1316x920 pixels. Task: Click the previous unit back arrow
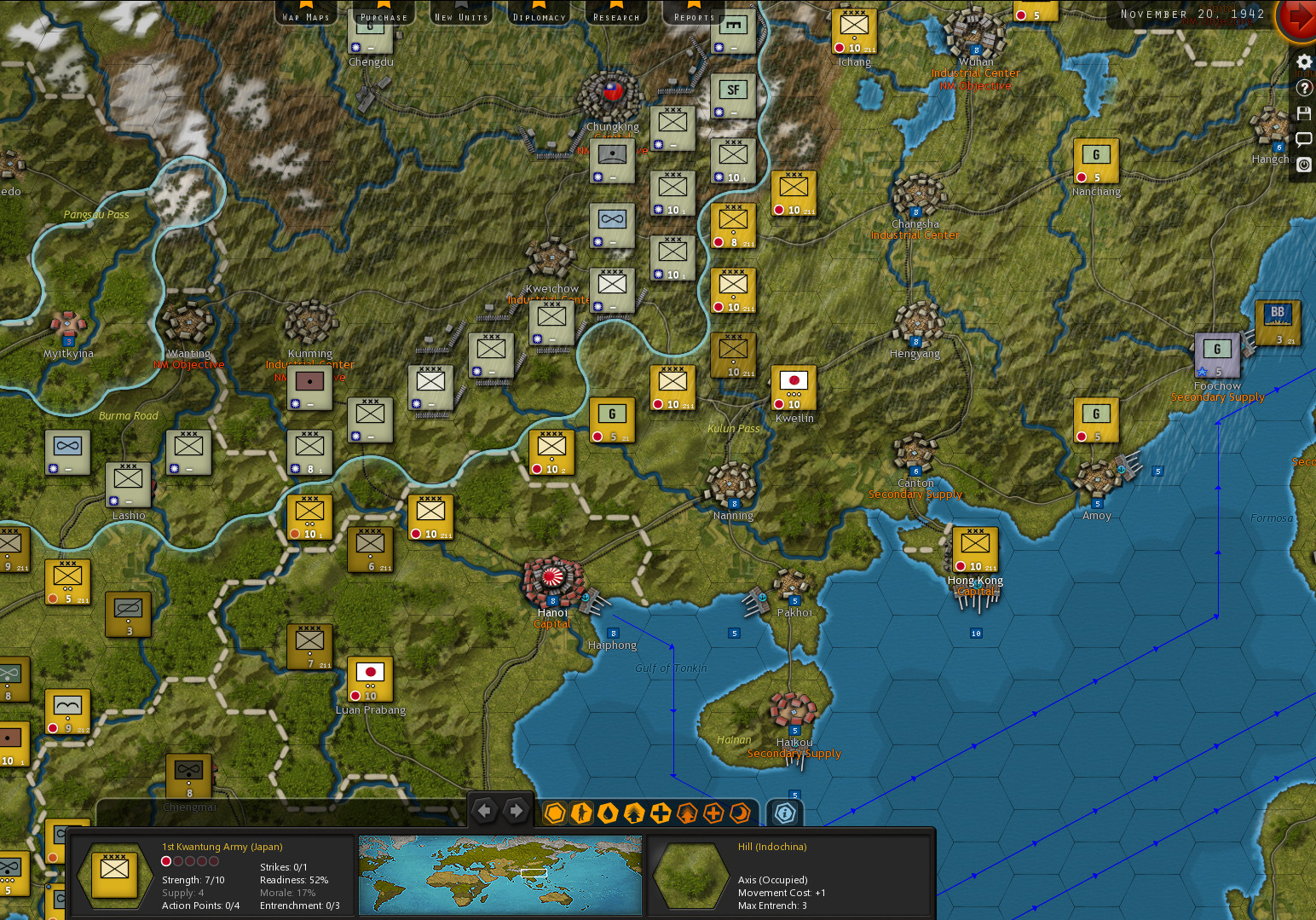(x=484, y=809)
